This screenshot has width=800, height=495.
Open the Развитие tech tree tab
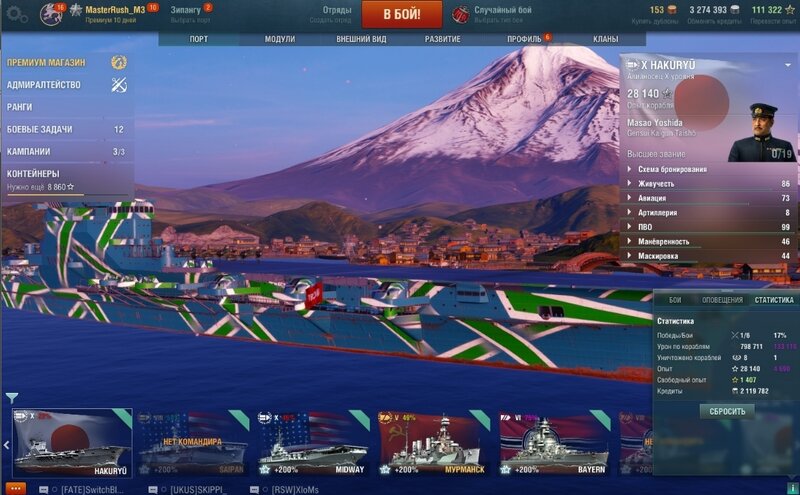441,39
